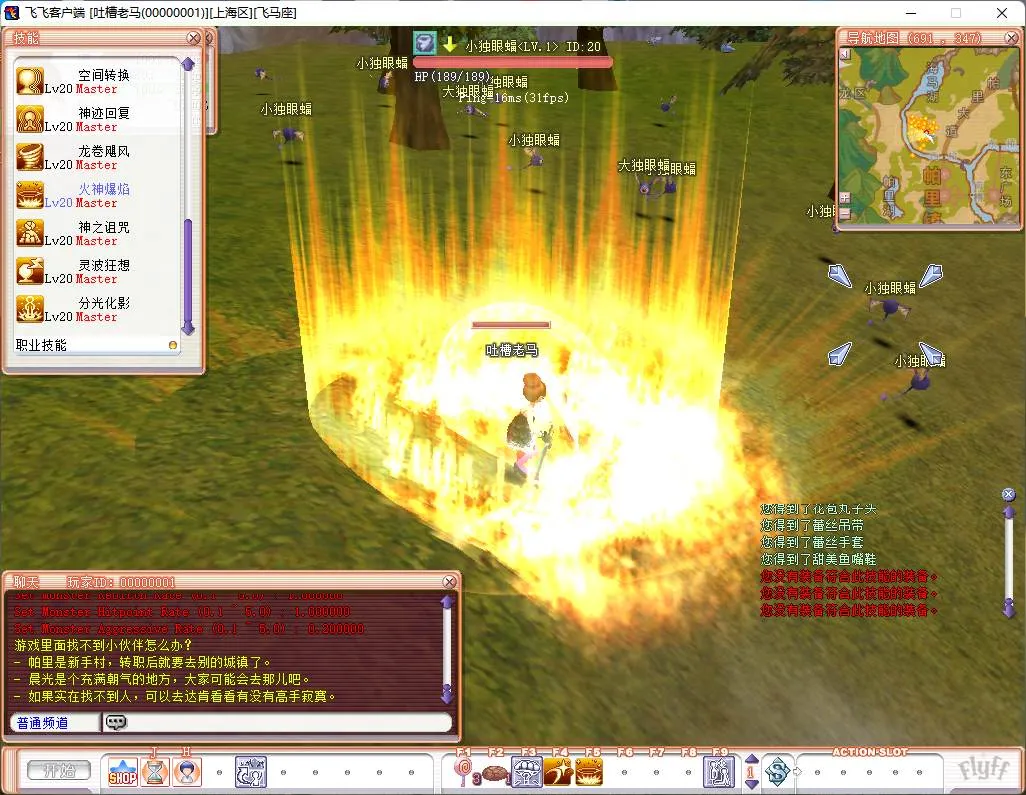
Task: Open the SHOP from the taskbar
Action: [122, 771]
